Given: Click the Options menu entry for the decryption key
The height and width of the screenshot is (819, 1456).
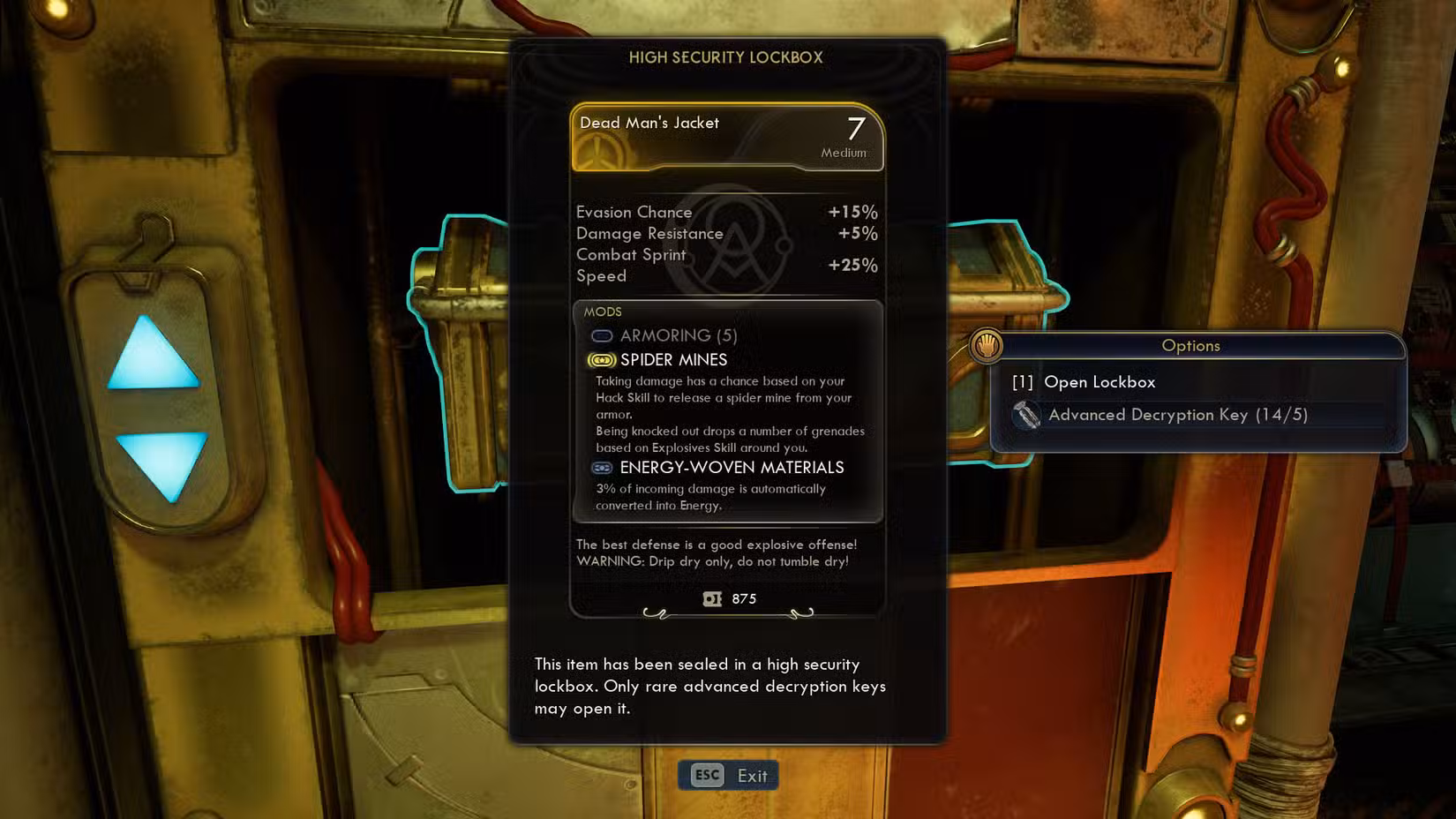Looking at the screenshot, I should click(1179, 415).
